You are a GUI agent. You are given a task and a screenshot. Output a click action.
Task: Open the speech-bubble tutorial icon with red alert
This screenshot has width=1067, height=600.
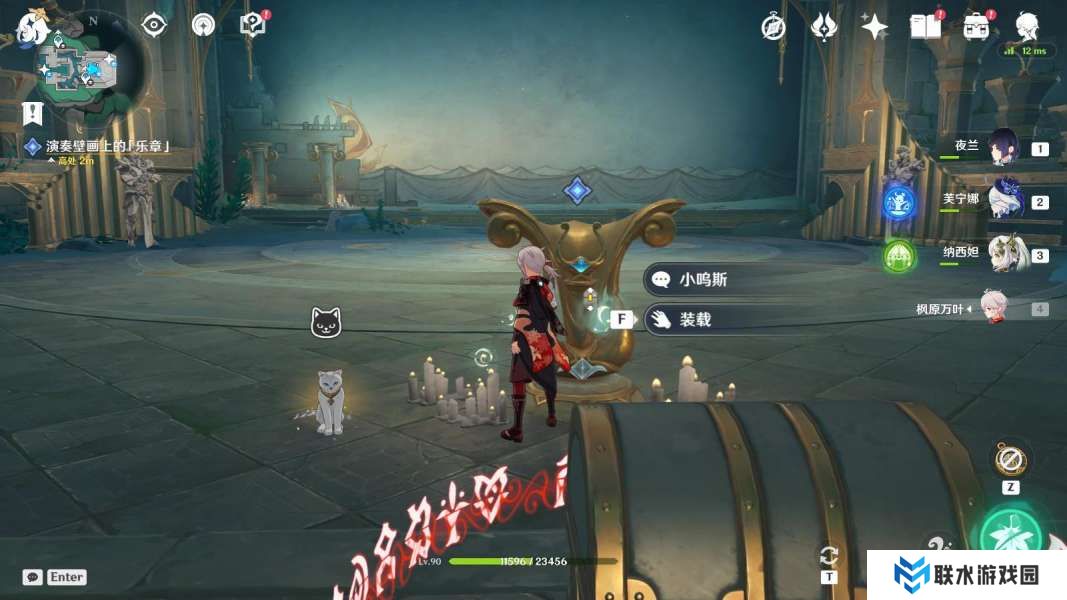tap(254, 25)
